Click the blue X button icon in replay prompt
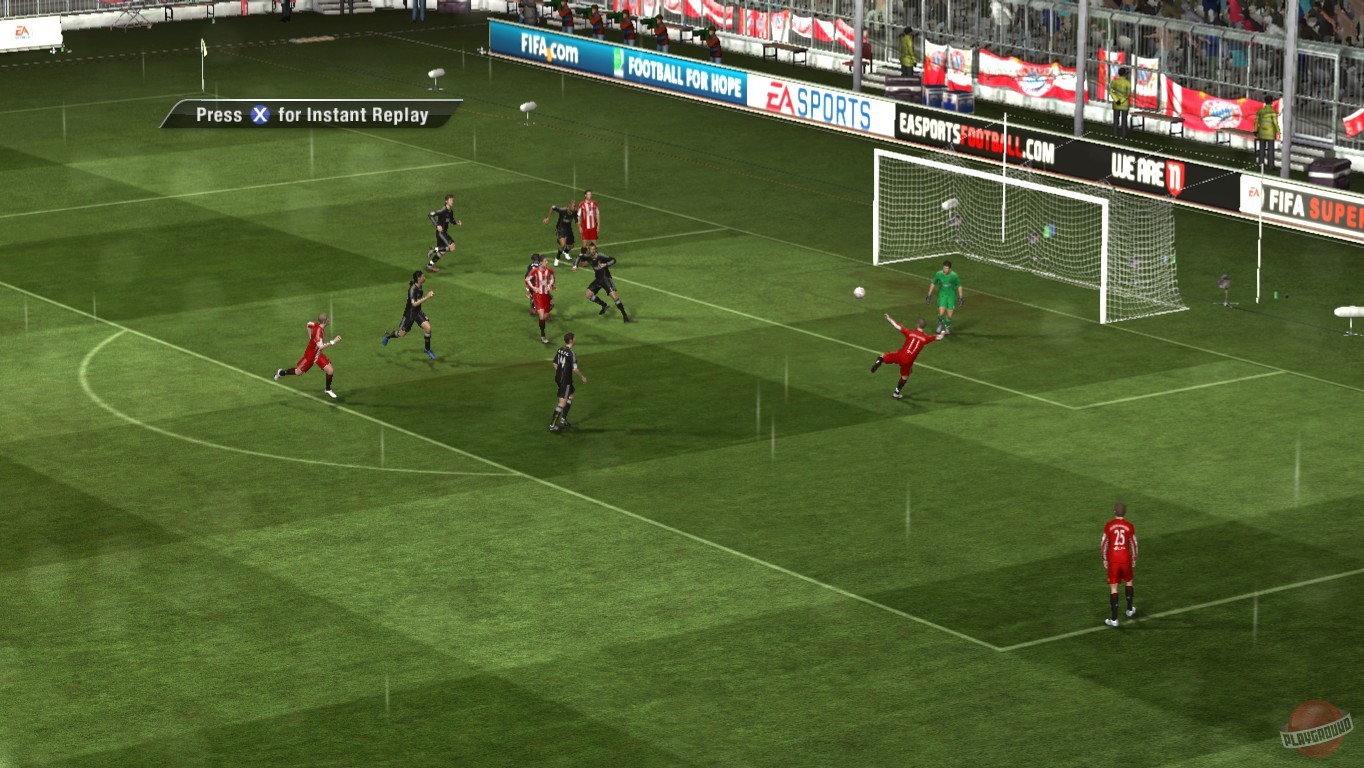The height and width of the screenshot is (768, 1364). tap(258, 113)
